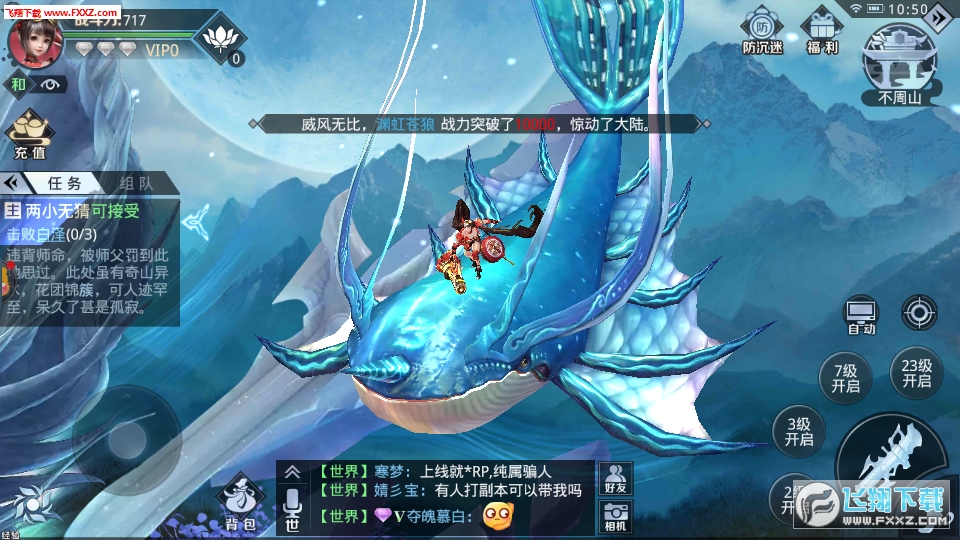Tap the target lock crosshair button
Viewport: 960px width, 540px height.
coord(919,312)
